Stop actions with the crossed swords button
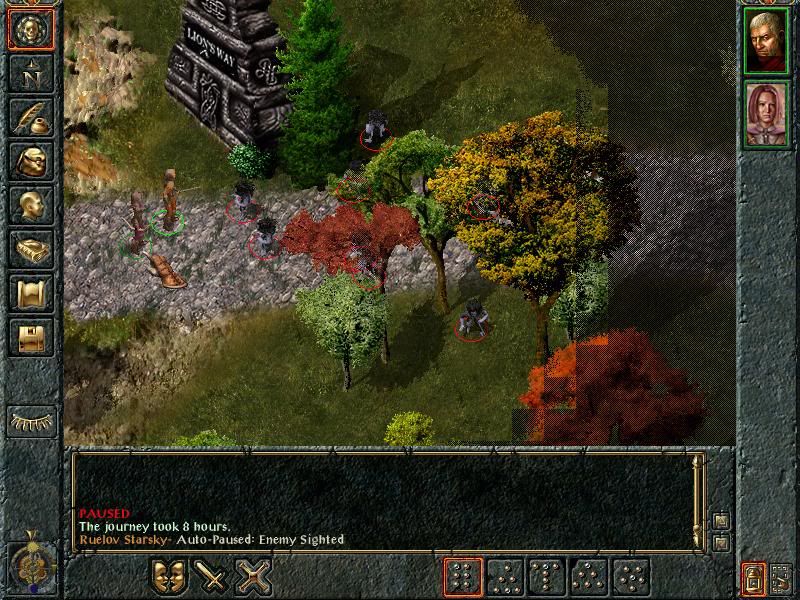 click(254, 577)
